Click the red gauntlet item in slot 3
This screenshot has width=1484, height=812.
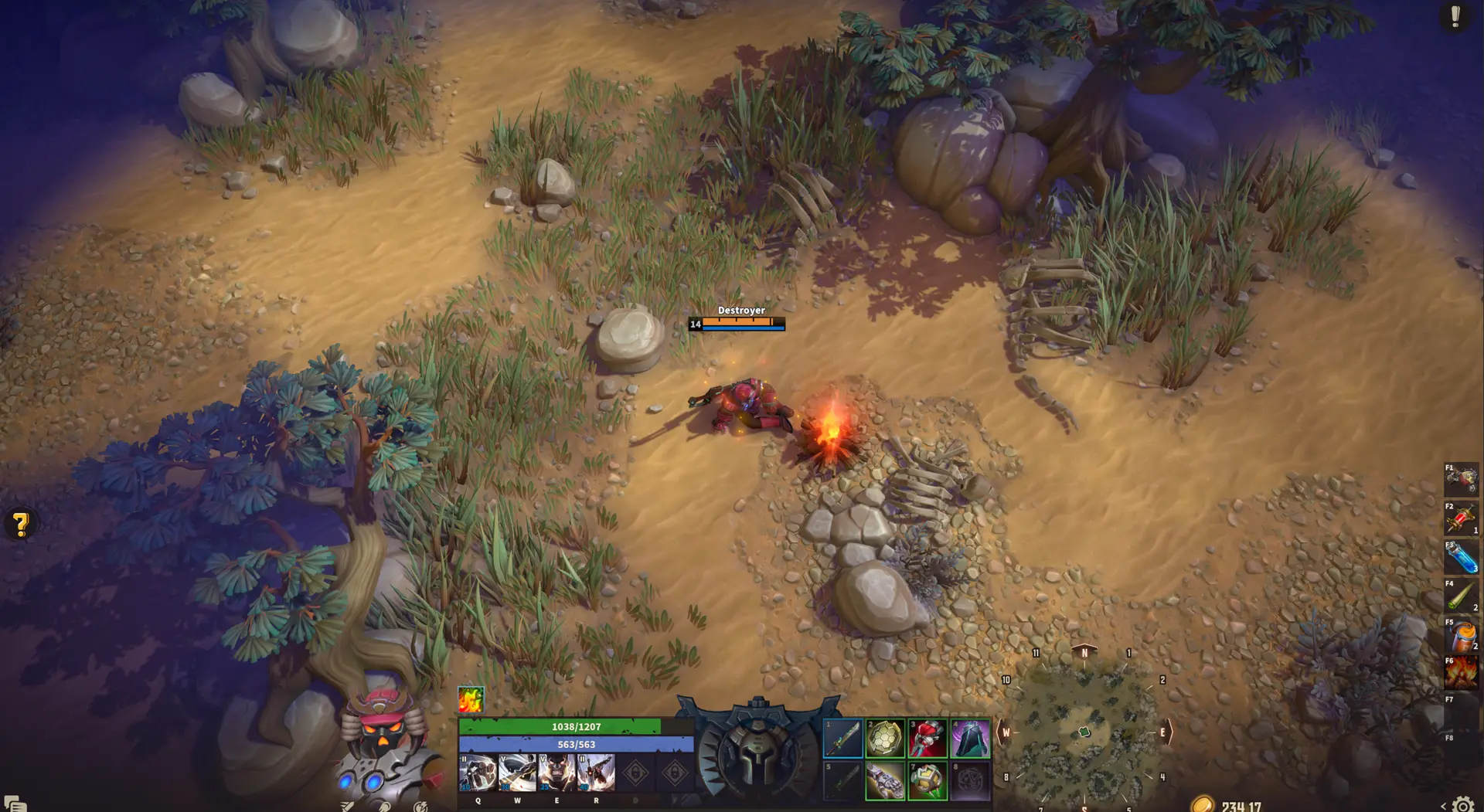click(x=927, y=739)
